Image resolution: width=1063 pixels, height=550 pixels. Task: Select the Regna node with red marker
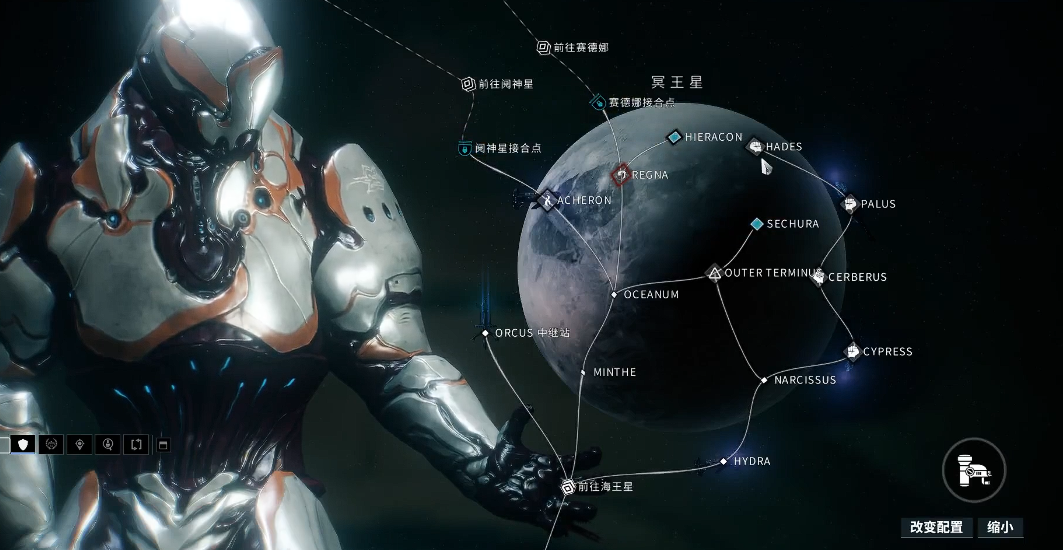620,175
